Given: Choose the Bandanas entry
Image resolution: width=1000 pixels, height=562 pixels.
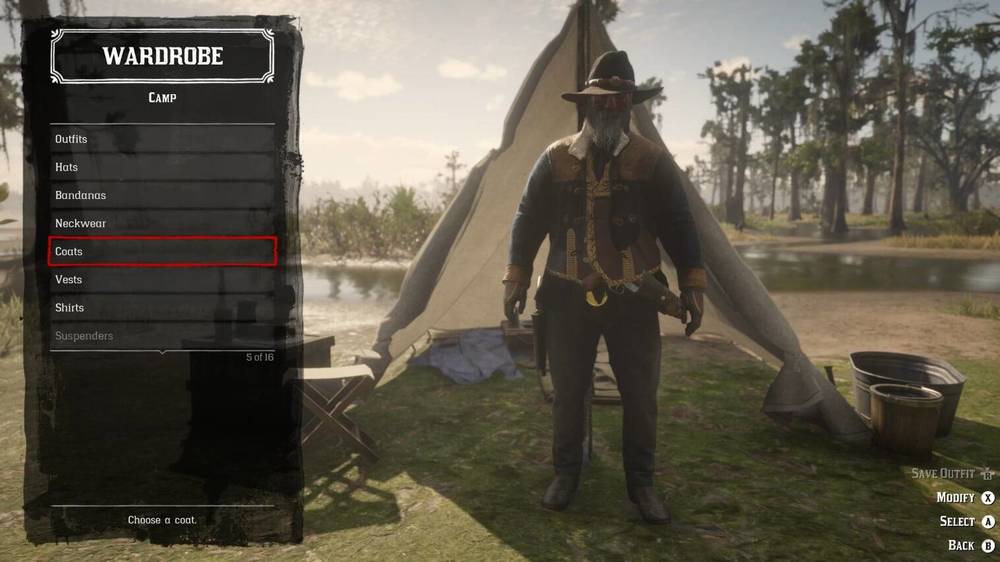Looking at the screenshot, I should (162, 195).
